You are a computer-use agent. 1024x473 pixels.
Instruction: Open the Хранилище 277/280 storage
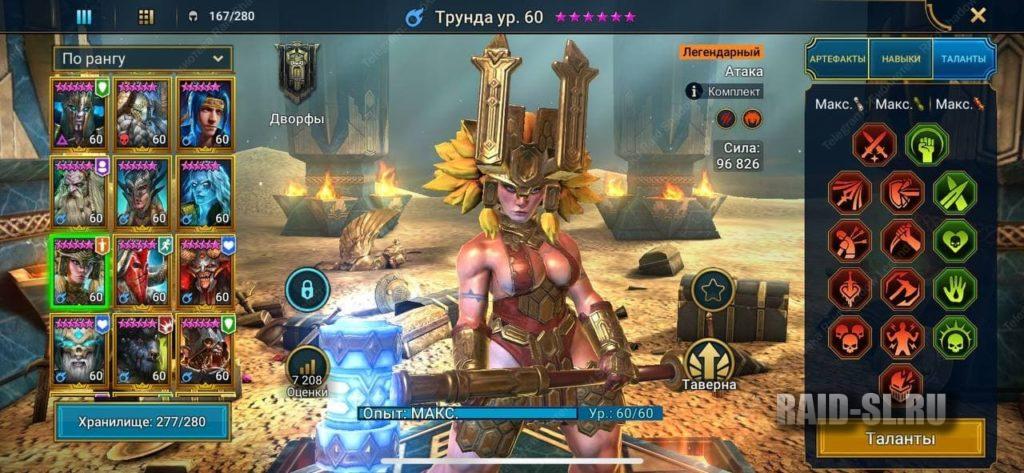(144, 422)
